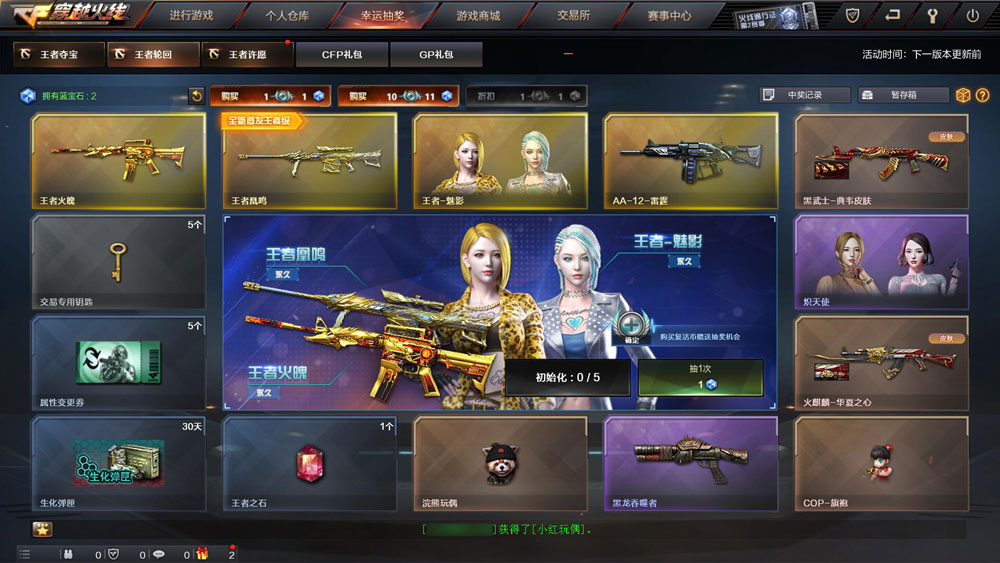Select the 炽天使 character tile
The image size is (1000, 563).
(881, 262)
